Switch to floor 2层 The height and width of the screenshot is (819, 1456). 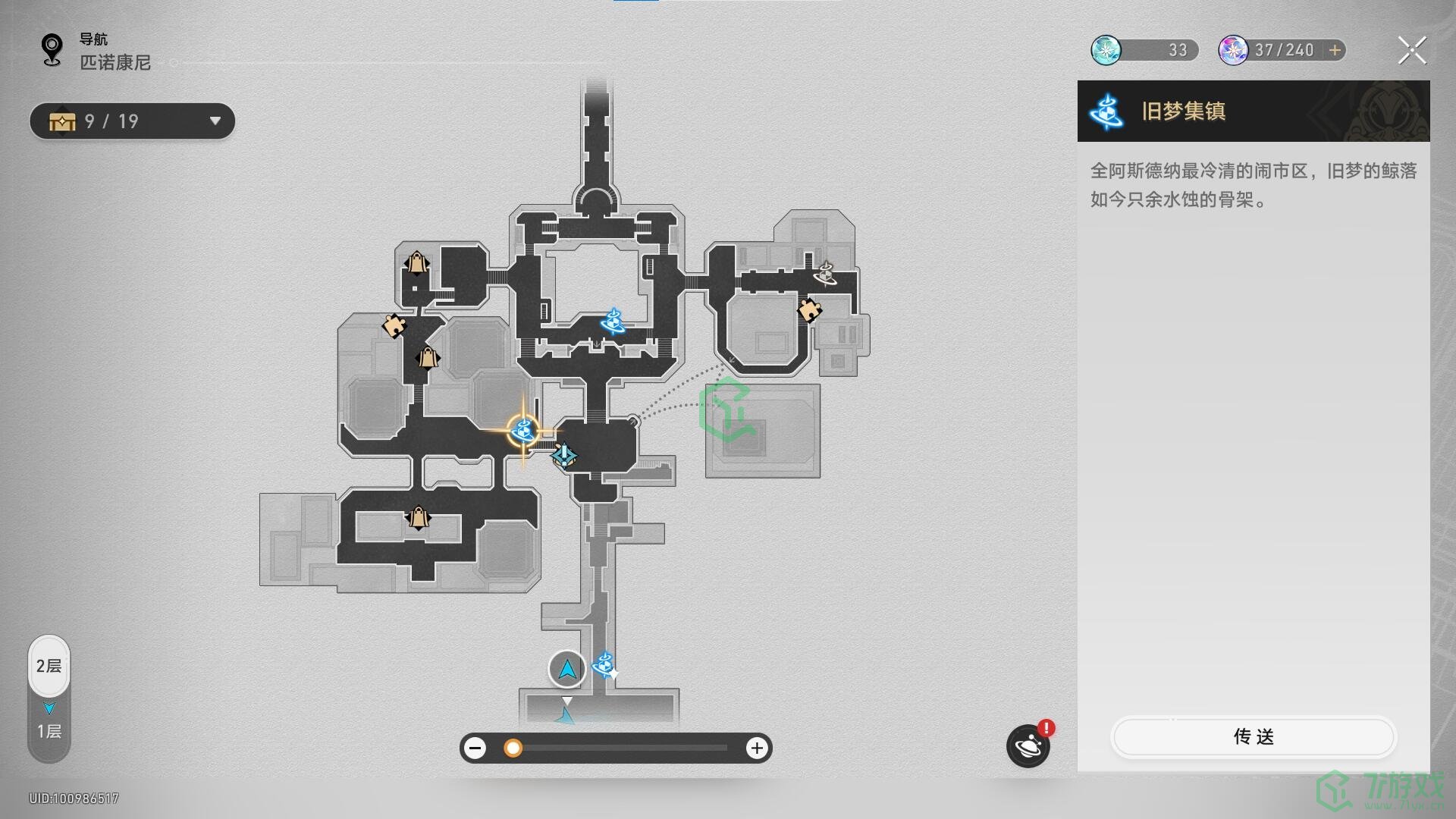pos(49,666)
